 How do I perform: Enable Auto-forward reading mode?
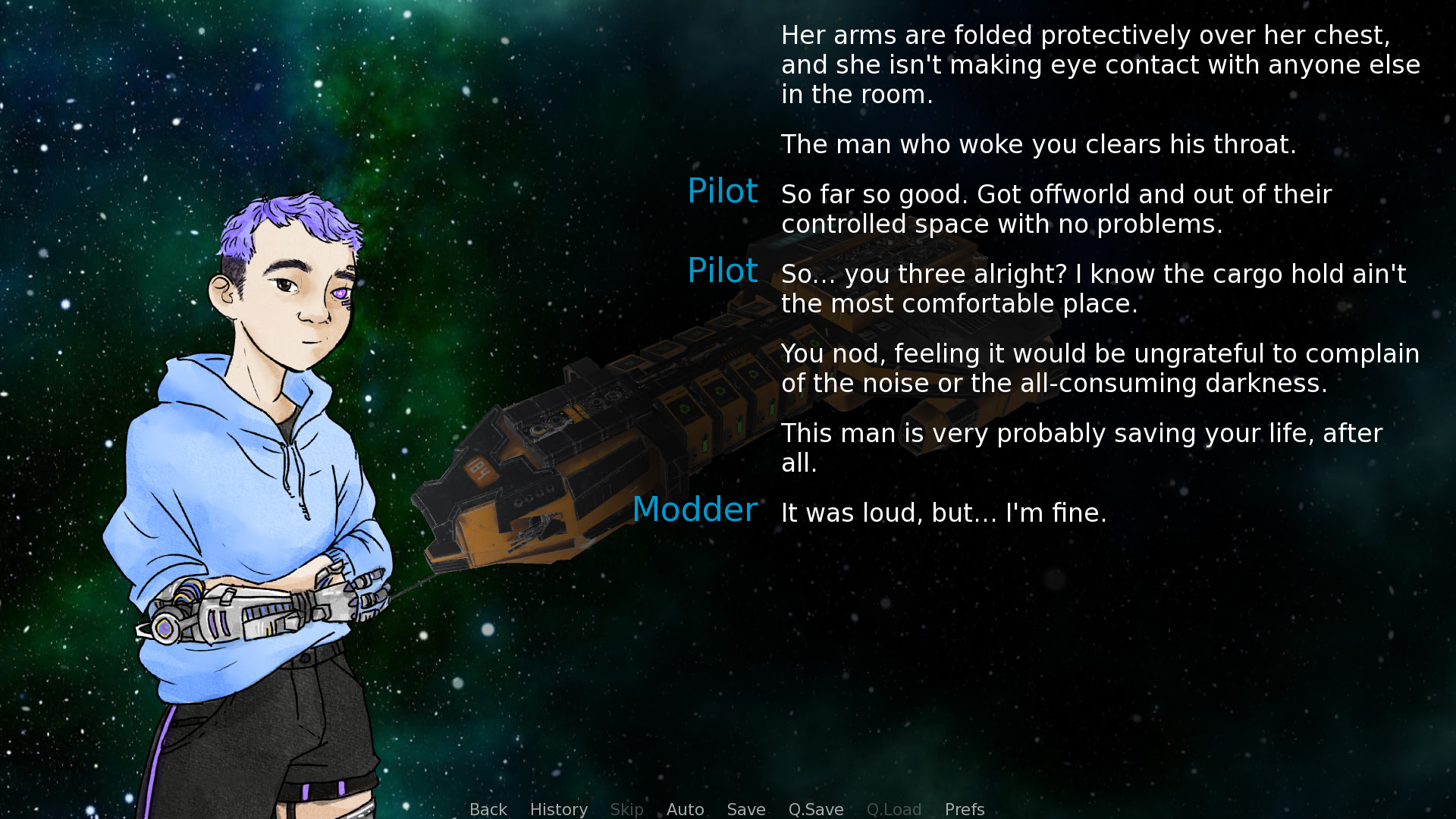tap(685, 809)
